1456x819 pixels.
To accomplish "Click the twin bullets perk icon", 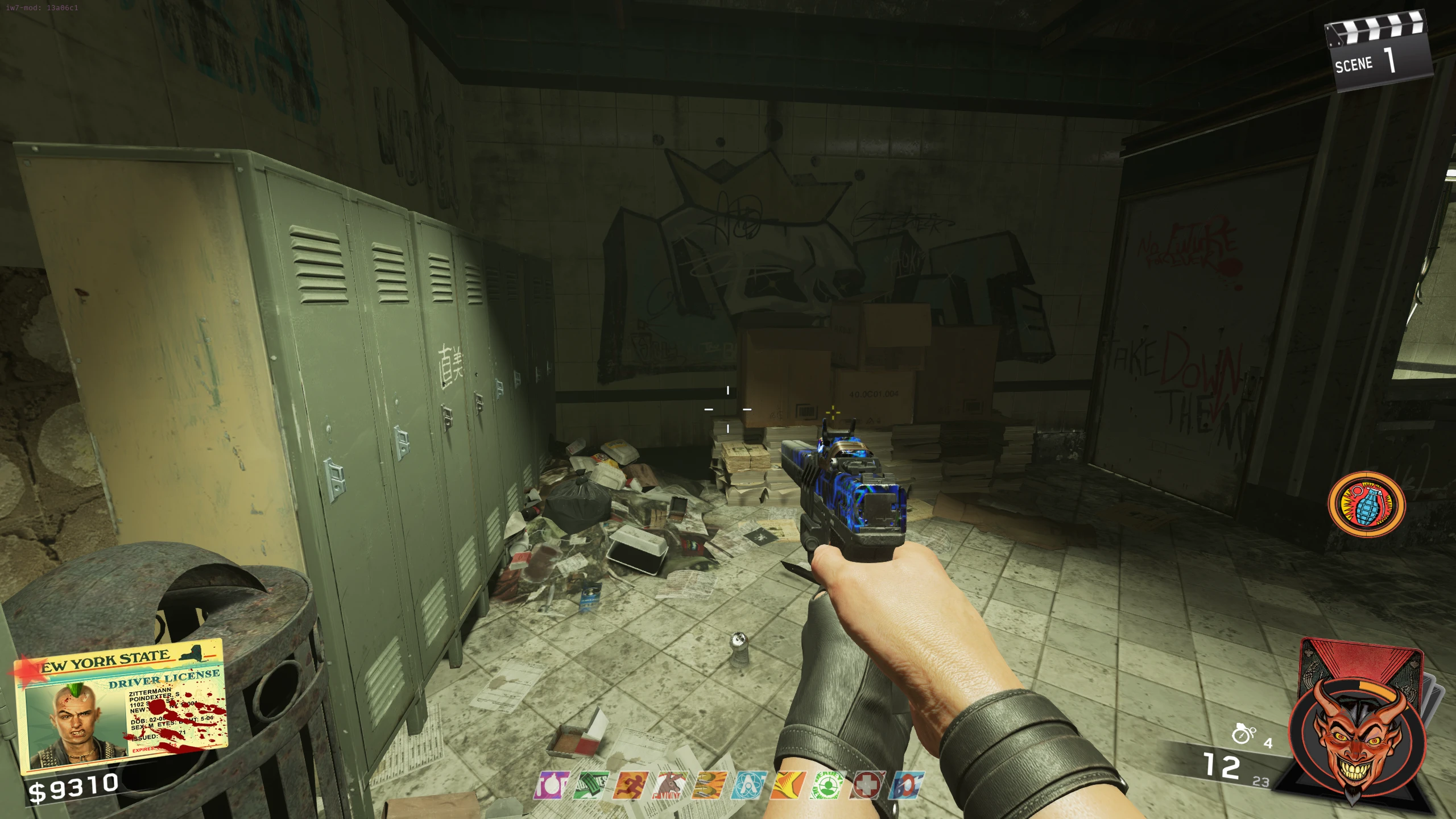I will click(710, 785).
